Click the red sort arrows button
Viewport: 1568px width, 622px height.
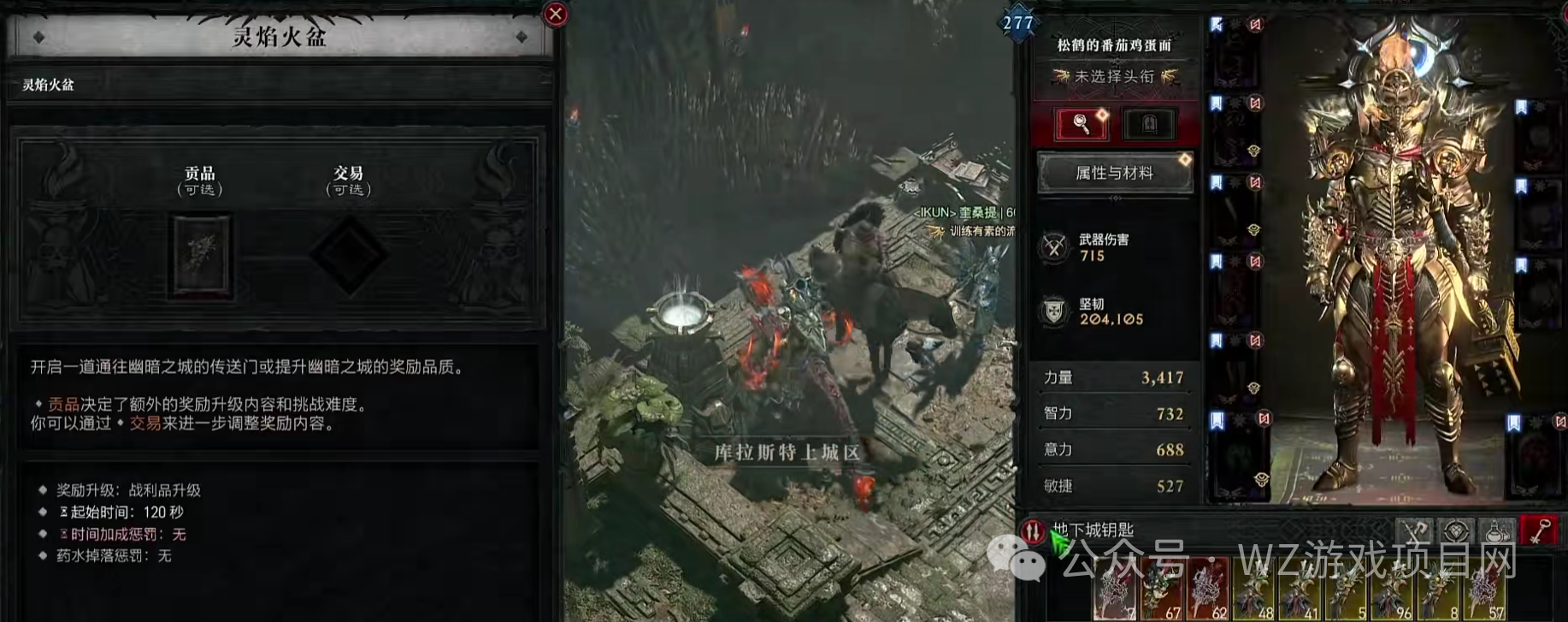click(1033, 531)
